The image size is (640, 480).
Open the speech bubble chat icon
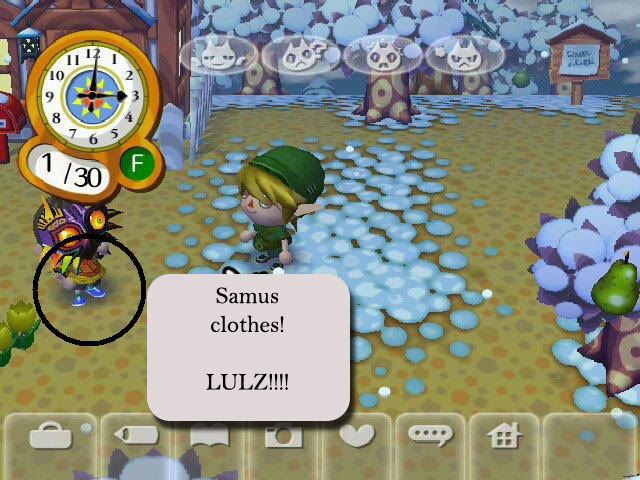[x=430, y=437]
